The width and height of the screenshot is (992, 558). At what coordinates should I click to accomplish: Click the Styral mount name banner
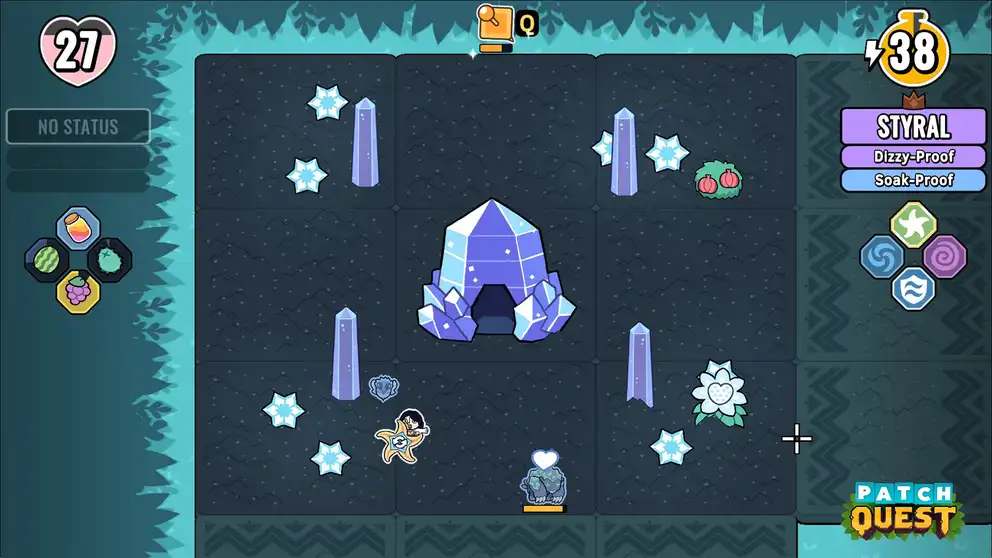point(912,127)
